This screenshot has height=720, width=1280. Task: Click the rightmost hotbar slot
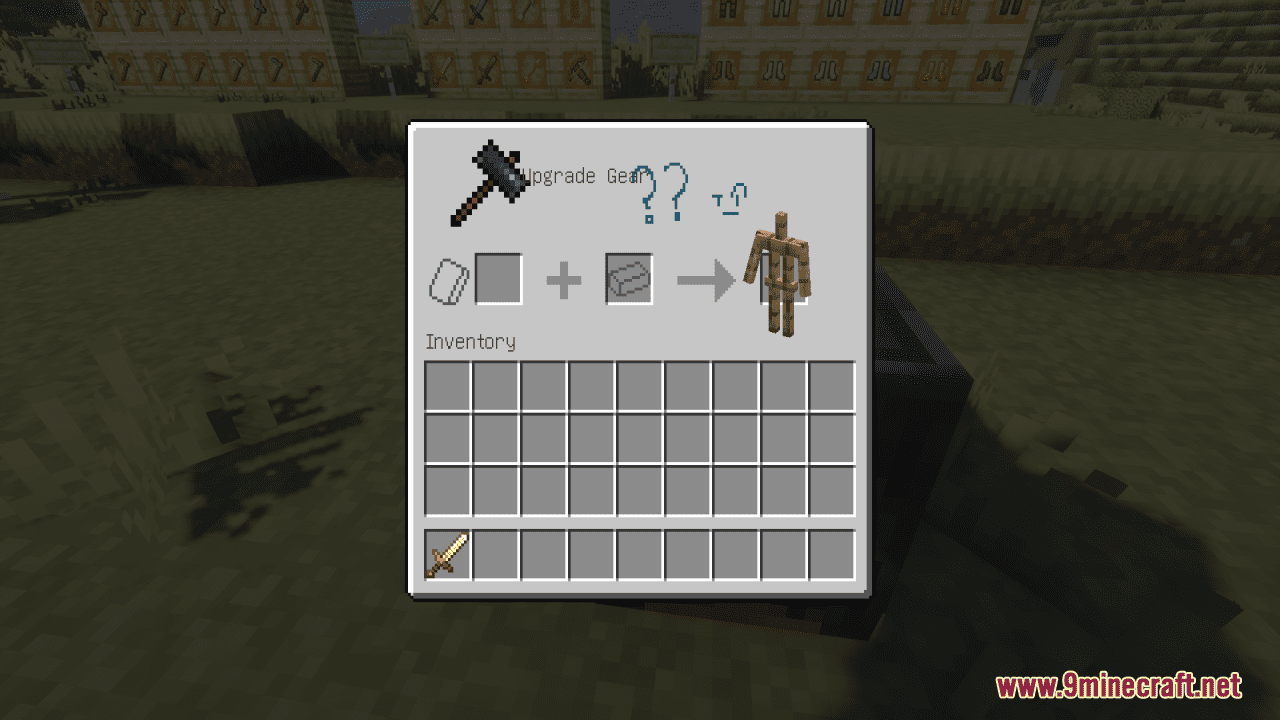click(x=830, y=554)
